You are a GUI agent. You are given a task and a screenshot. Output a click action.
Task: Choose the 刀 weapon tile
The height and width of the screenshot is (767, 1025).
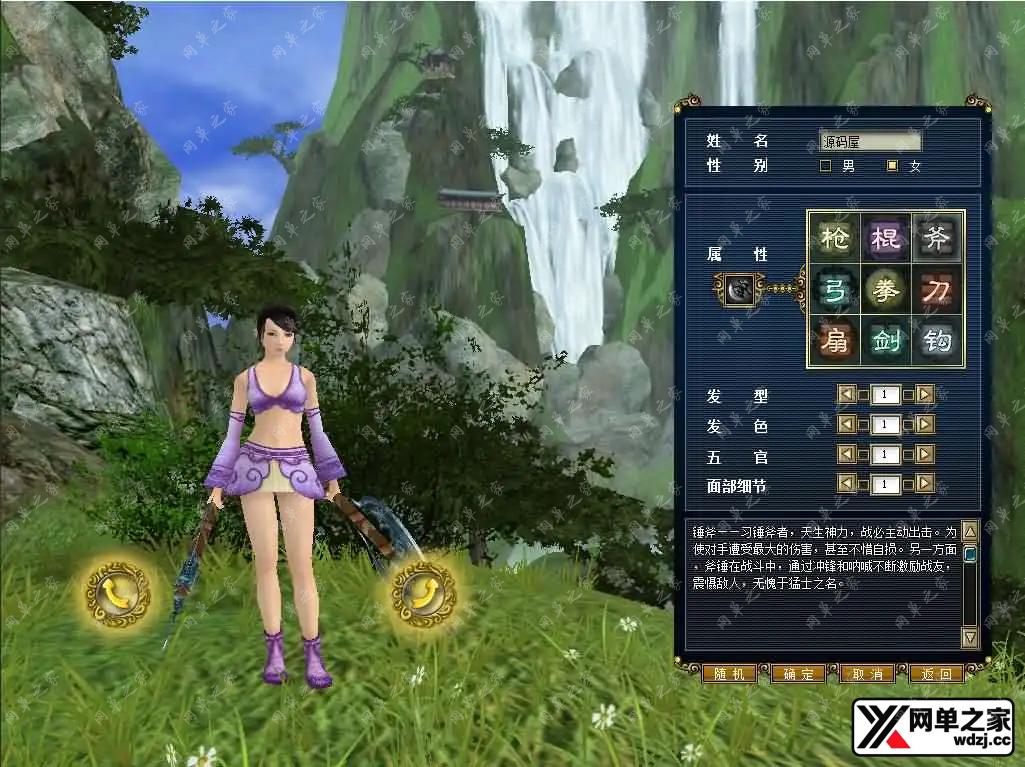point(937,289)
